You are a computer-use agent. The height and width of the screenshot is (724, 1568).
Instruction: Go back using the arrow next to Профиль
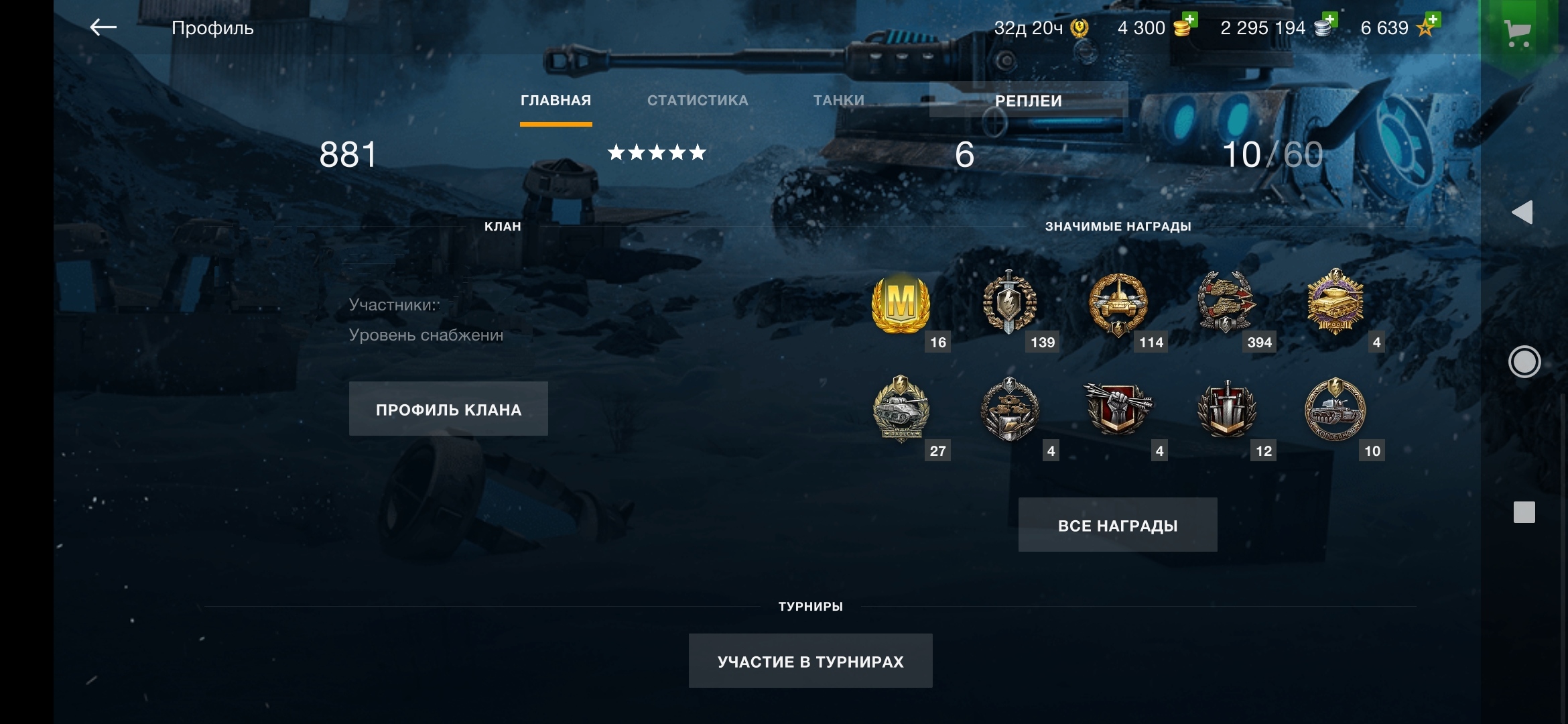pos(103,27)
